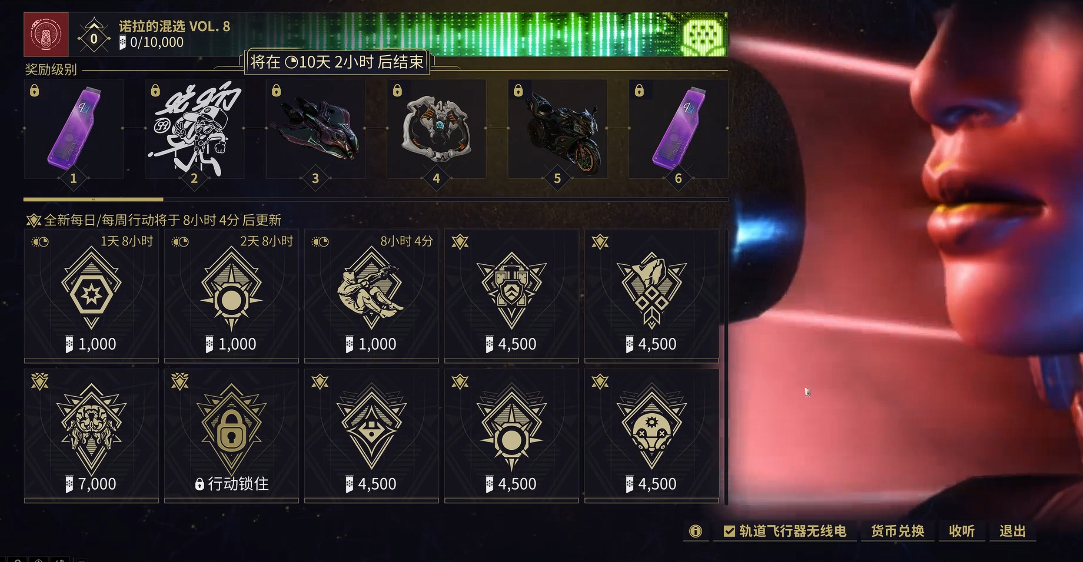The image size is (1083, 562).
Task: Open the daily act expiring in 1天 8小时
Action: (x=91, y=295)
